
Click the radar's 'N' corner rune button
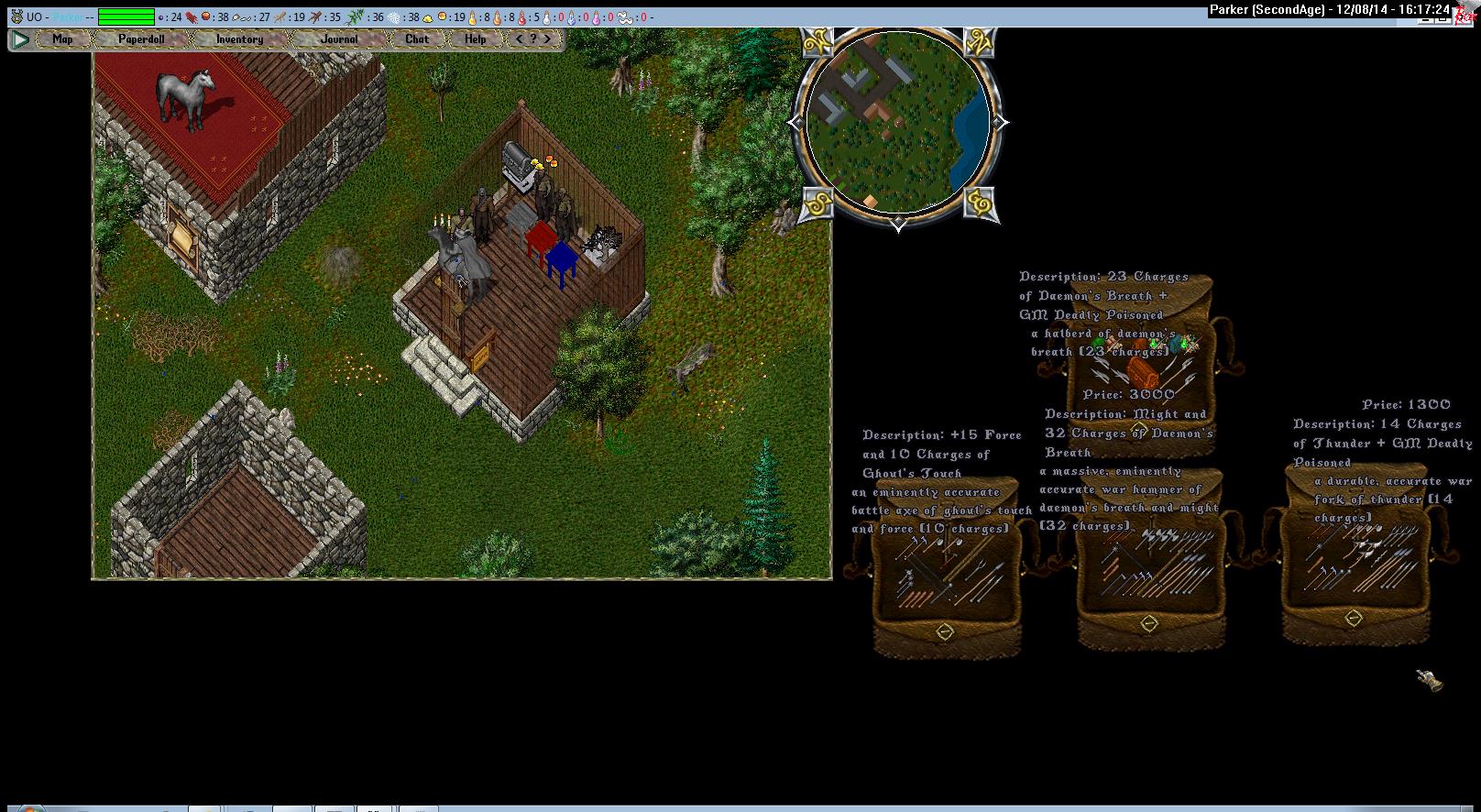(980, 44)
